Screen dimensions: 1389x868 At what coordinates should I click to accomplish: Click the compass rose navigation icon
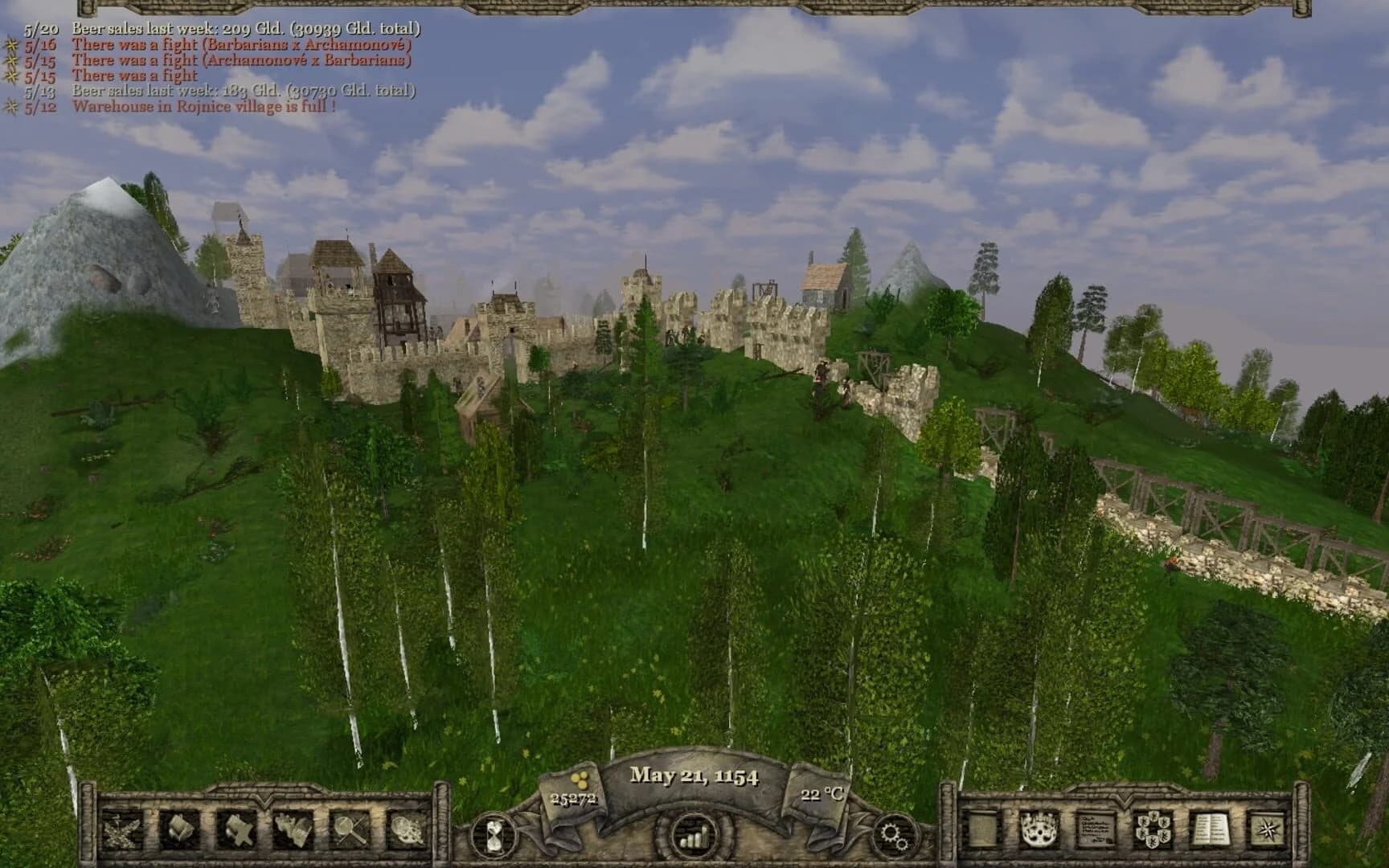[x=1268, y=830]
